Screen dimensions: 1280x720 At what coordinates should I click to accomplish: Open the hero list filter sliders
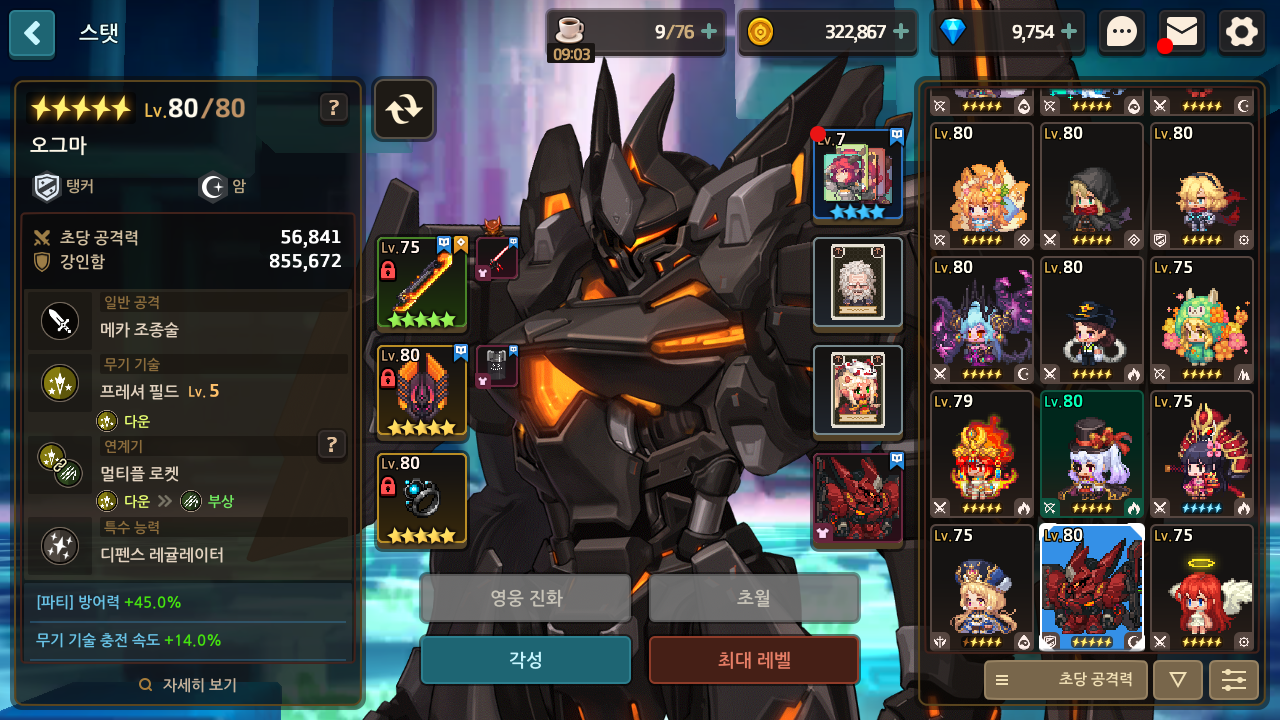pos(1234,680)
